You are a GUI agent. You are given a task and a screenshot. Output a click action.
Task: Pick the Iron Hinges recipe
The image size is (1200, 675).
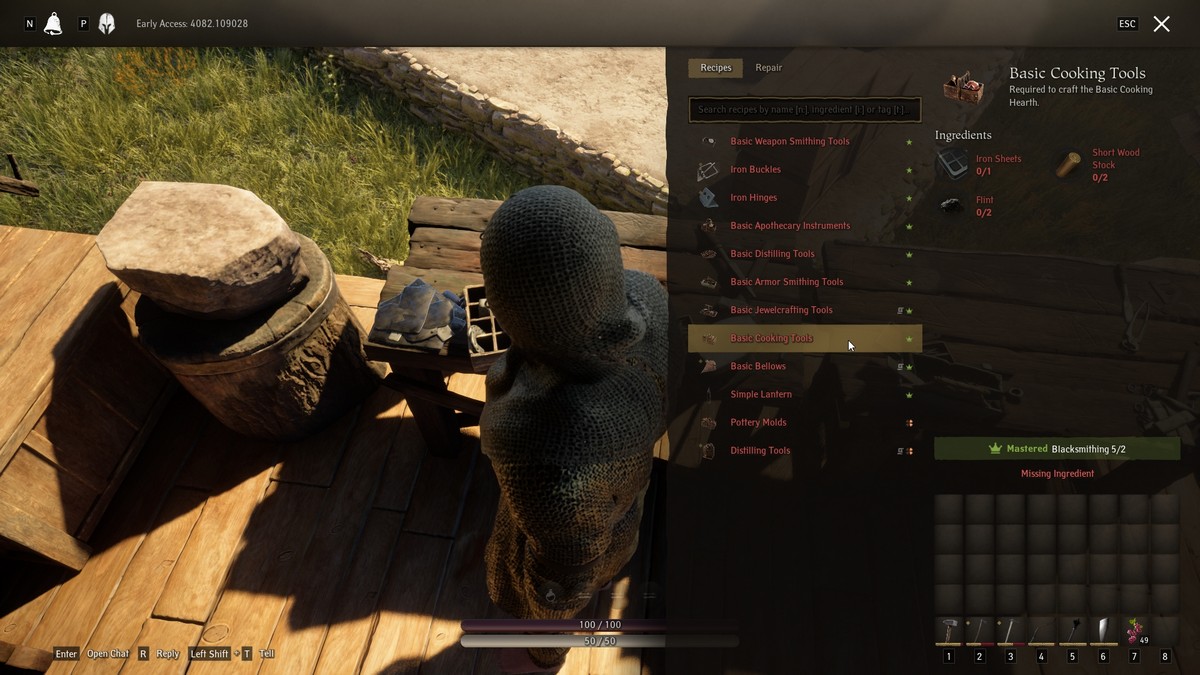[x=753, y=198]
